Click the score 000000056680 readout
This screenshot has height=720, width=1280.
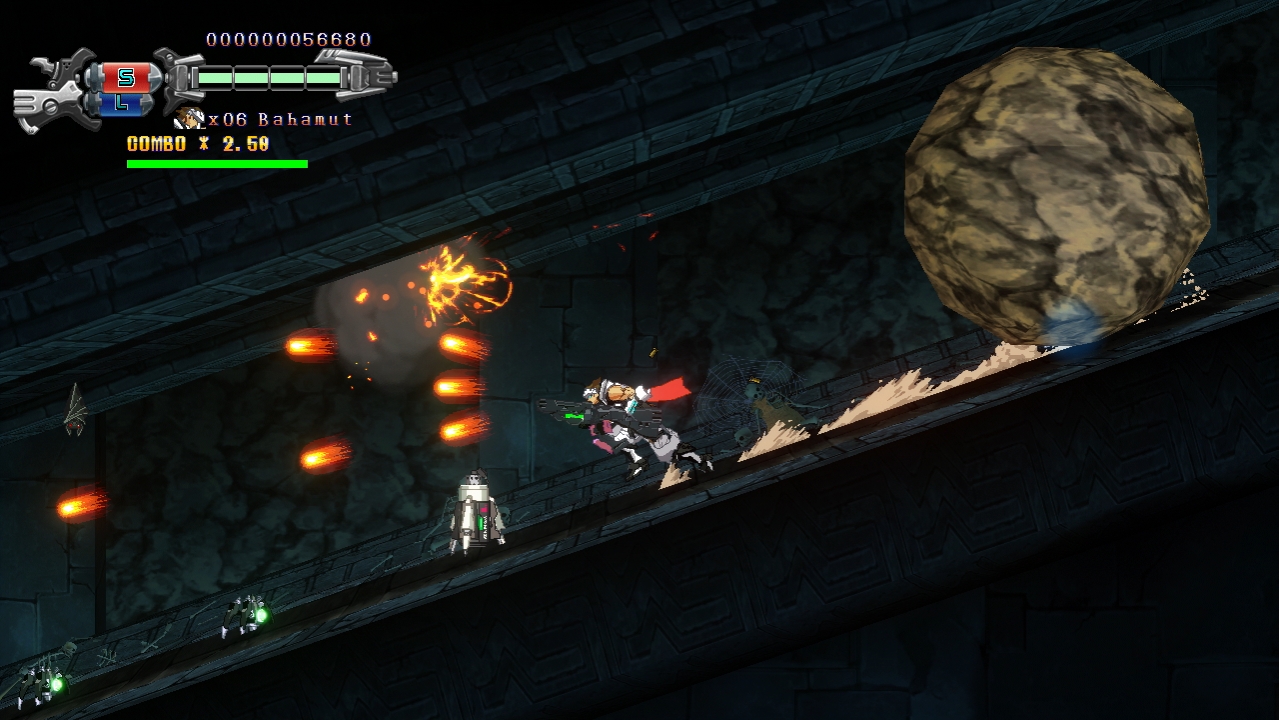287,38
